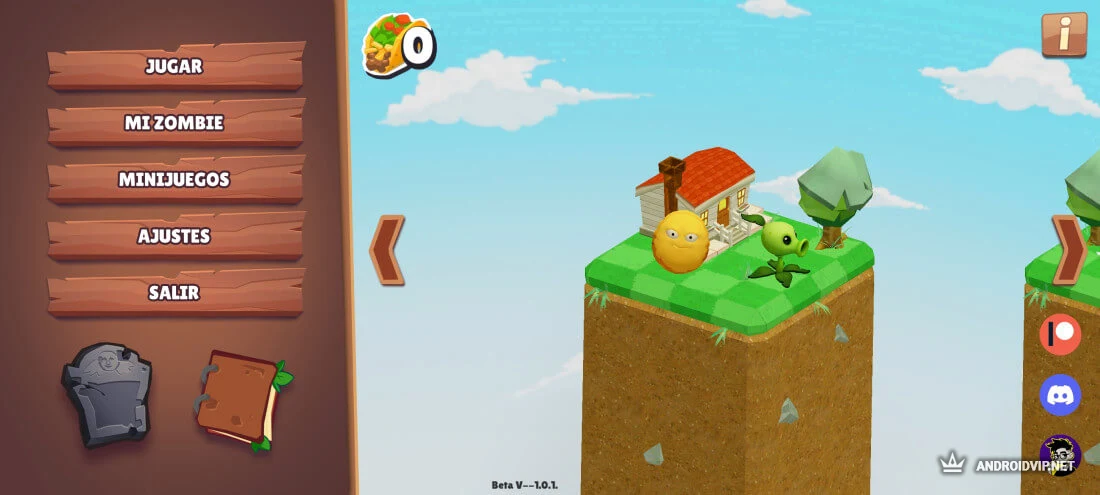Go to the next island with the right arrow
Image resolution: width=1100 pixels, height=495 pixels.
tap(1069, 249)
